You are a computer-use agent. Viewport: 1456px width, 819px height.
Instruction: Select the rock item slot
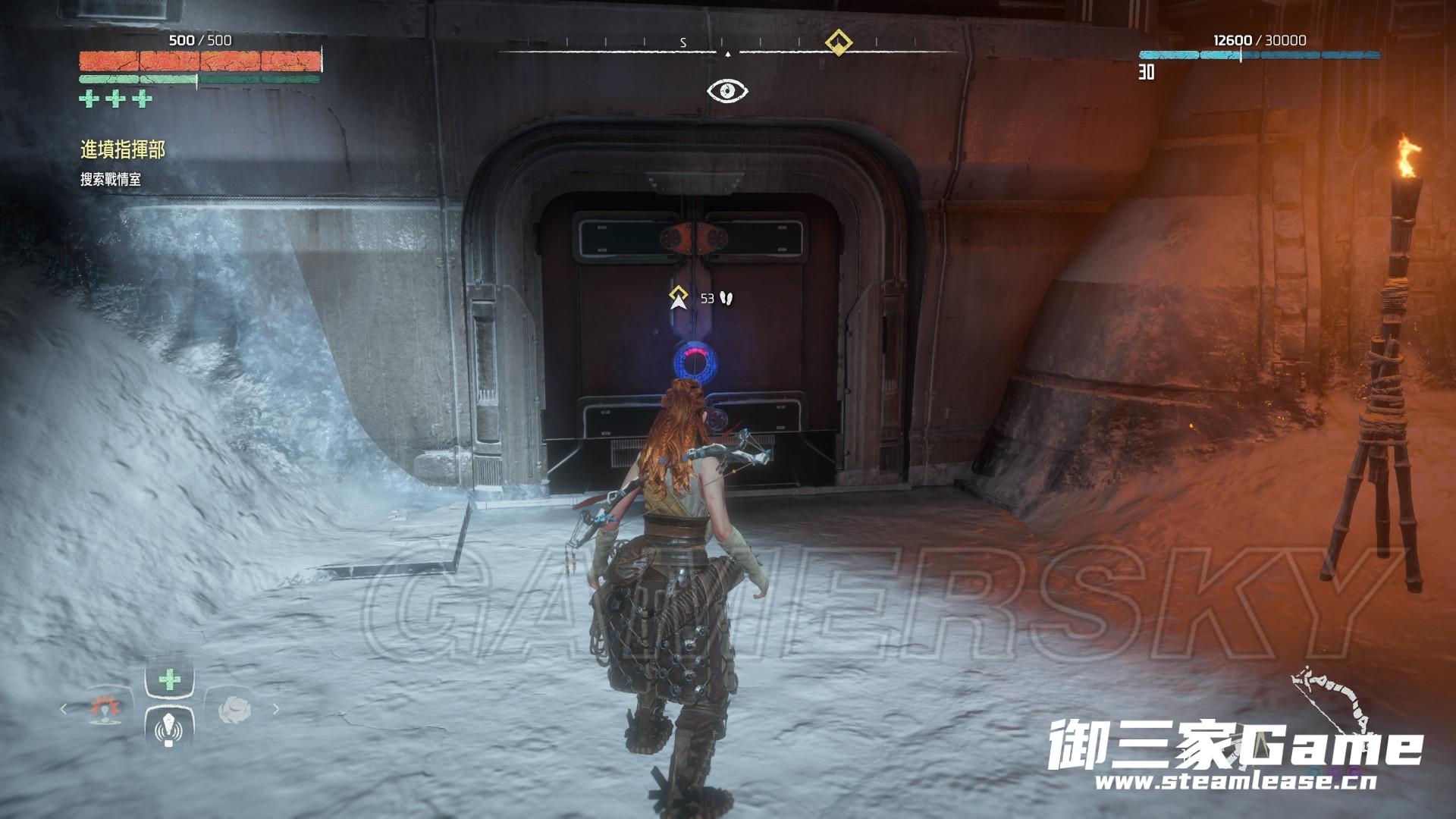[x=234, y=709]
